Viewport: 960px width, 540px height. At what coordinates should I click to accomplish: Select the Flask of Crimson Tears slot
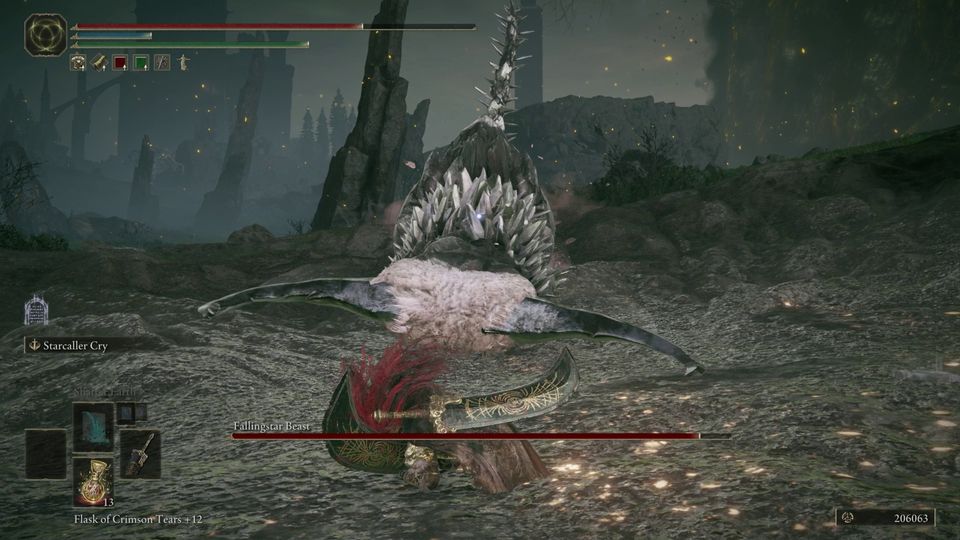(x=92, y=481)
